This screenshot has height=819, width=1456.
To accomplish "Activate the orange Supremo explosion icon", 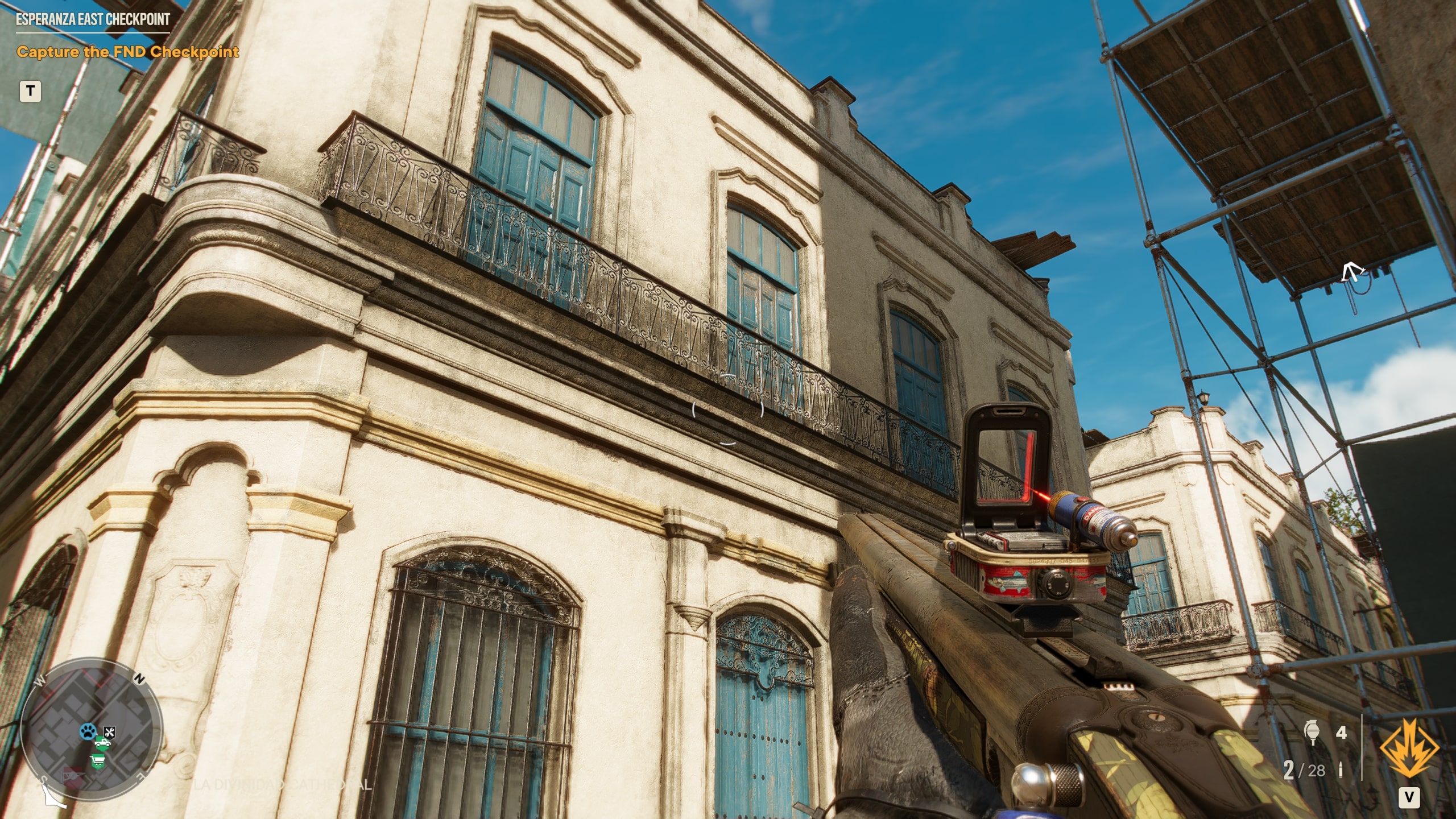I will pos(1408,749).
